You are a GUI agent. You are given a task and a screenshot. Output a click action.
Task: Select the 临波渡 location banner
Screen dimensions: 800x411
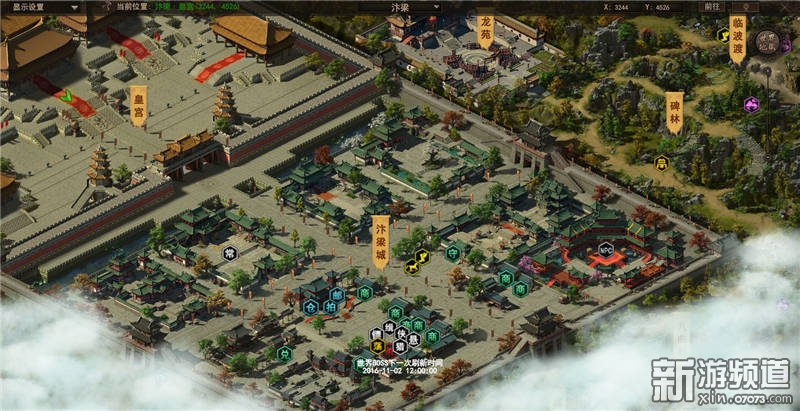pos(738,38)
